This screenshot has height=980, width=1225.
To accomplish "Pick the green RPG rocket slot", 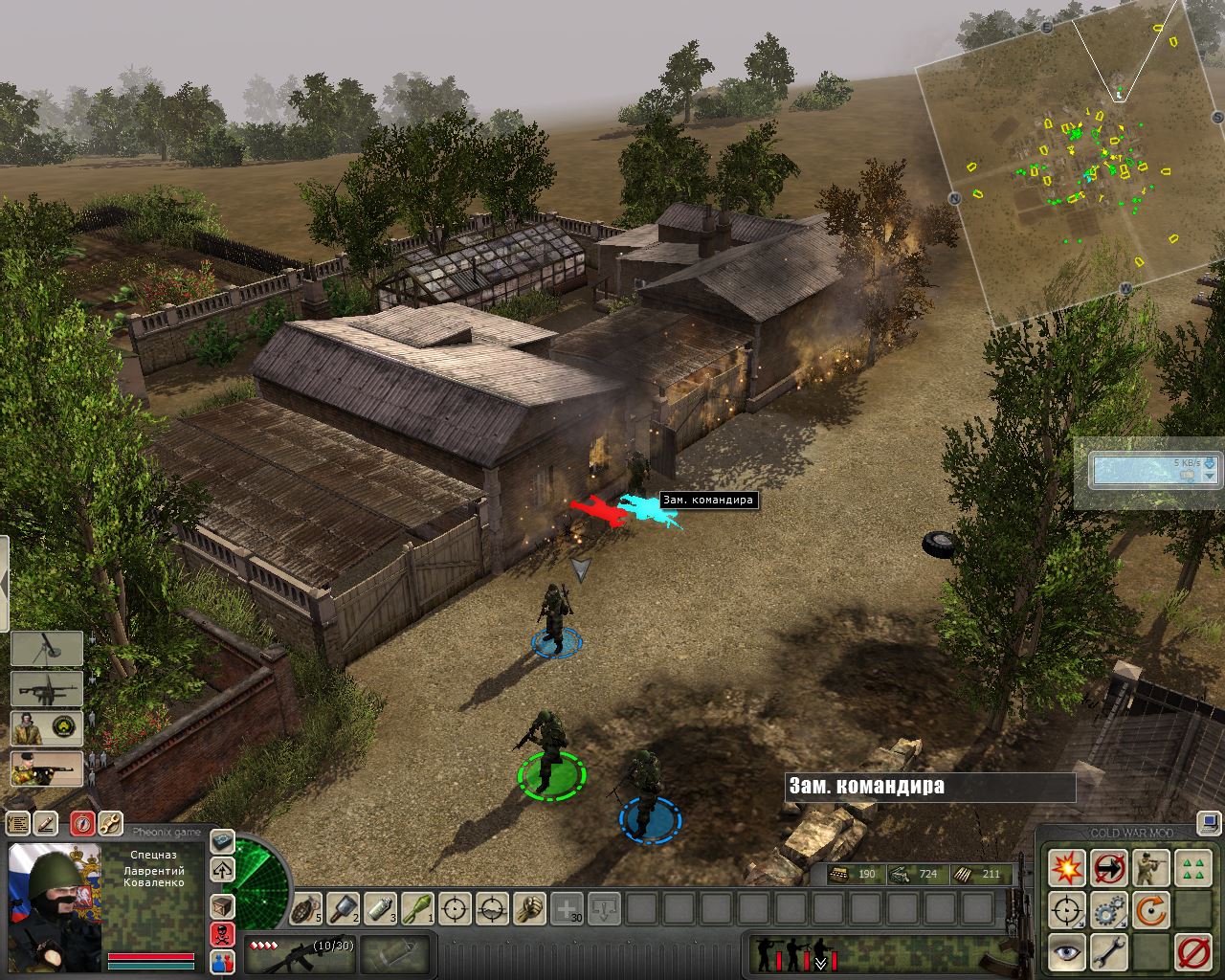I will [418, 907].
